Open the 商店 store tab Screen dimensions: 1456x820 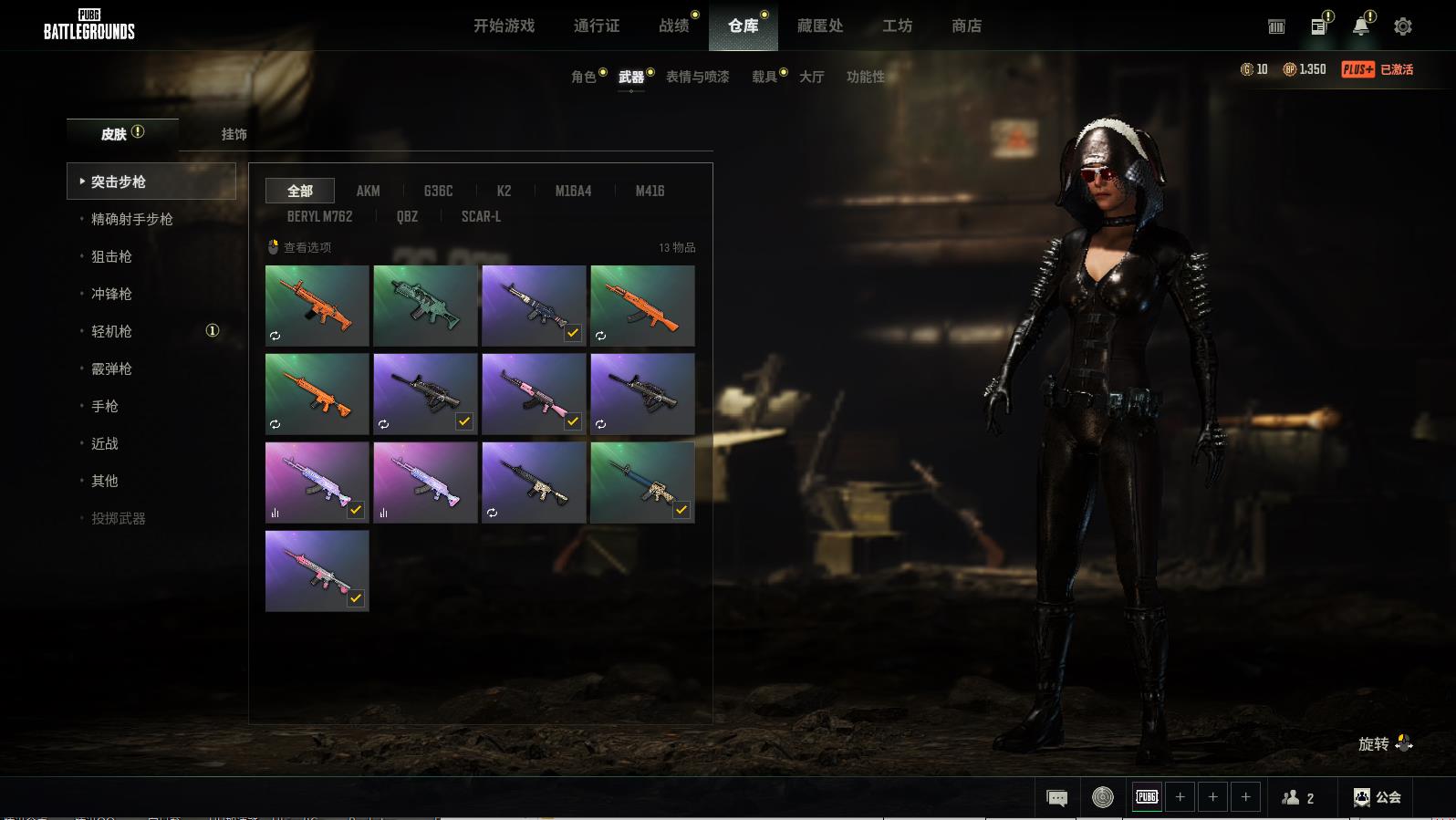(x=966, y=26)
